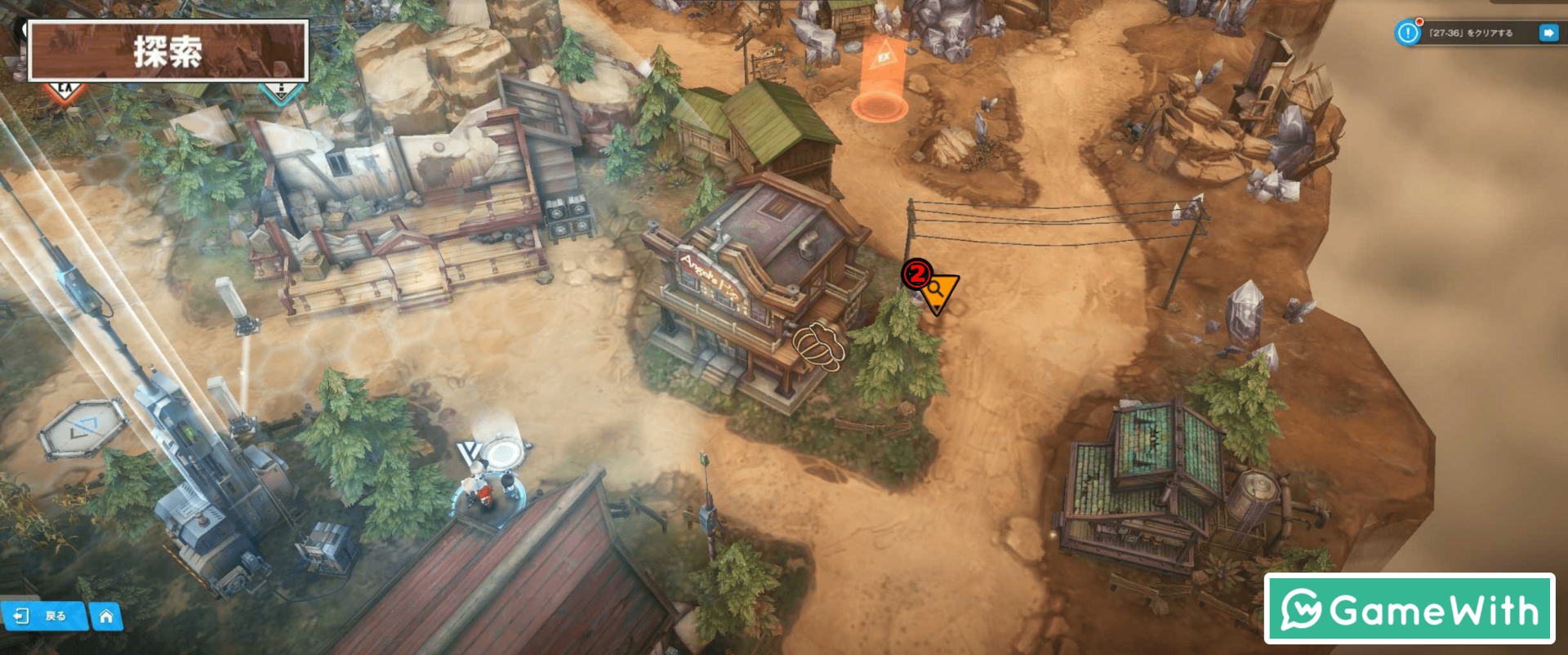The height and width of the screenshot is (655, 1568).
Task: Open the blue exclamation mission icon
Action: pos(1408,33)
